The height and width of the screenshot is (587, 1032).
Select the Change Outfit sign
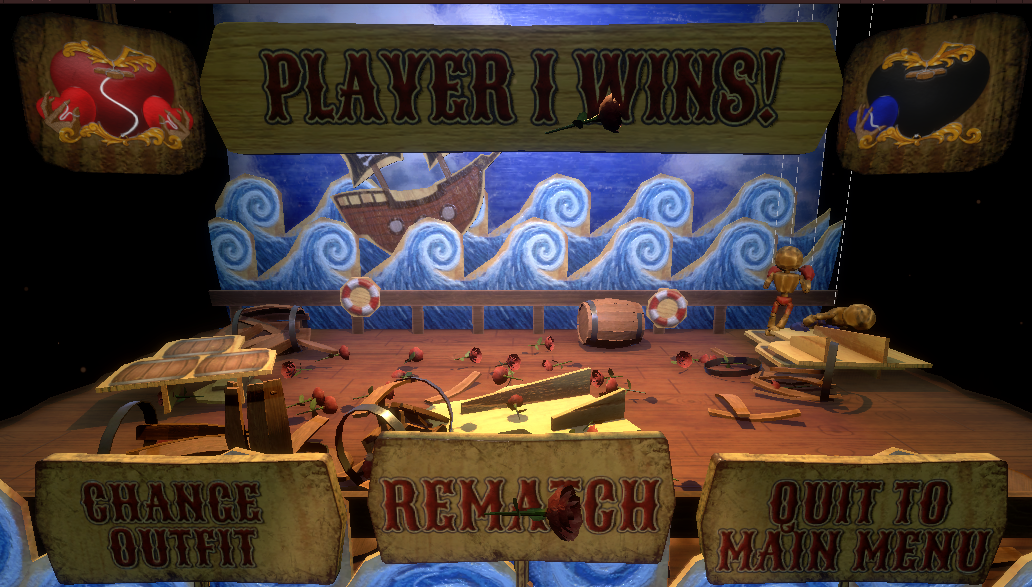[x=172, y=520]
